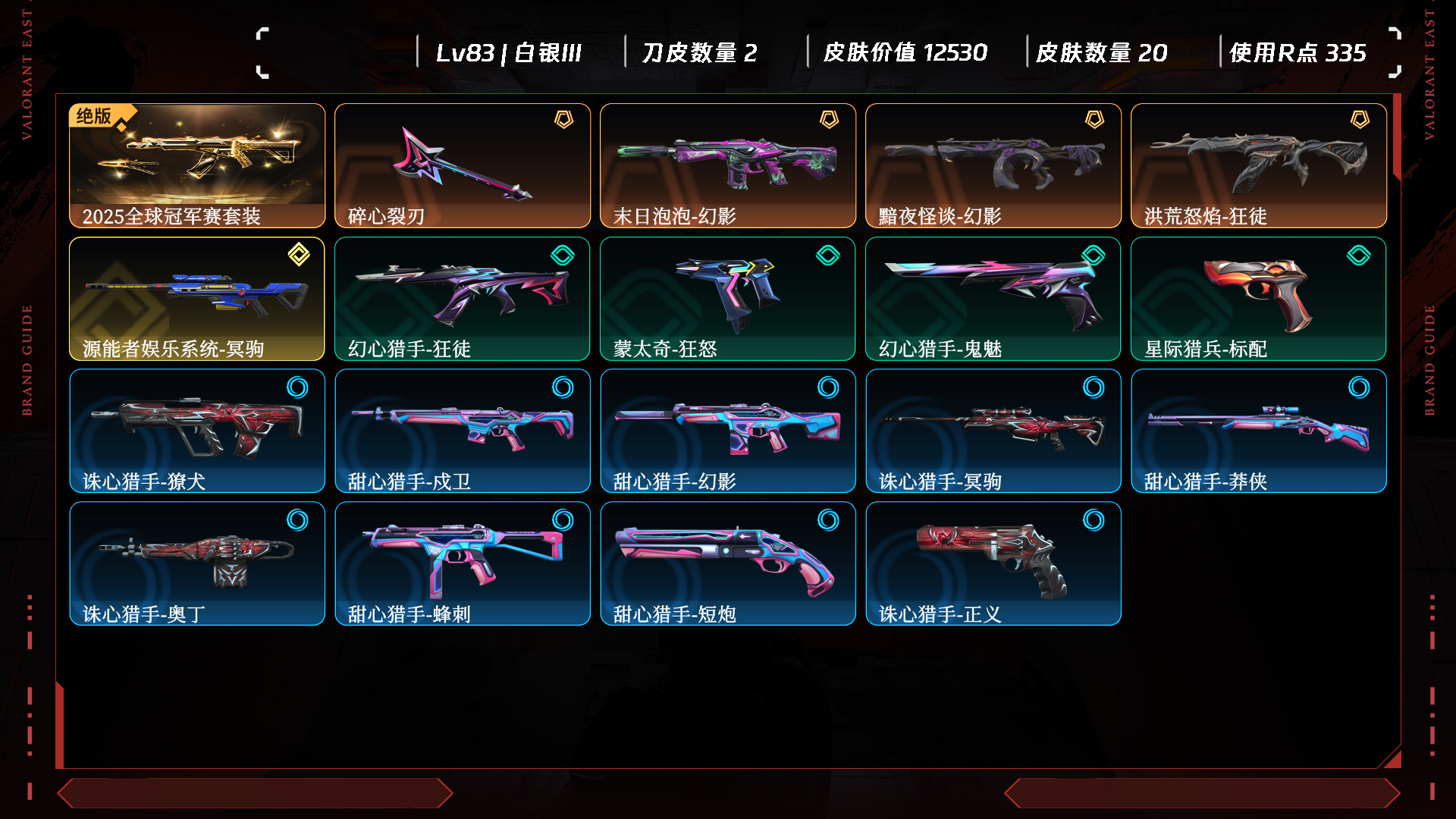Screen dimensions: 1456x819
Task: Choose the 甜心猎手-蜂刺 SMG skin
Action: (463, 563)
